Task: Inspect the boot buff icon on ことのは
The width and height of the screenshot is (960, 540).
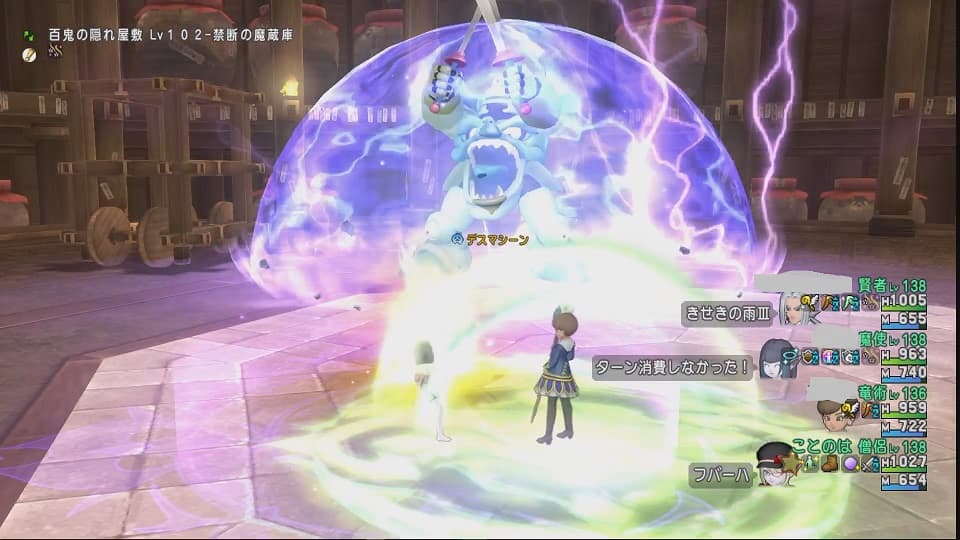Action: (829, 463)
